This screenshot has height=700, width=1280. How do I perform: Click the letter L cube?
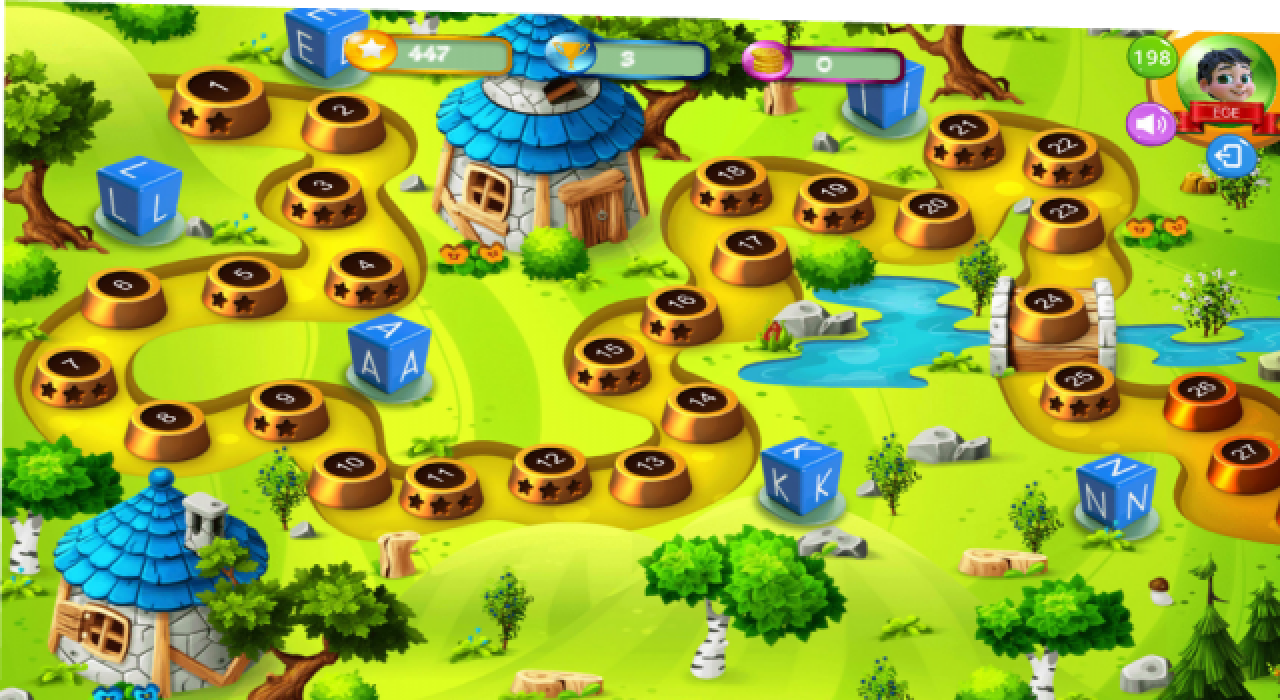tap(139, 197)
